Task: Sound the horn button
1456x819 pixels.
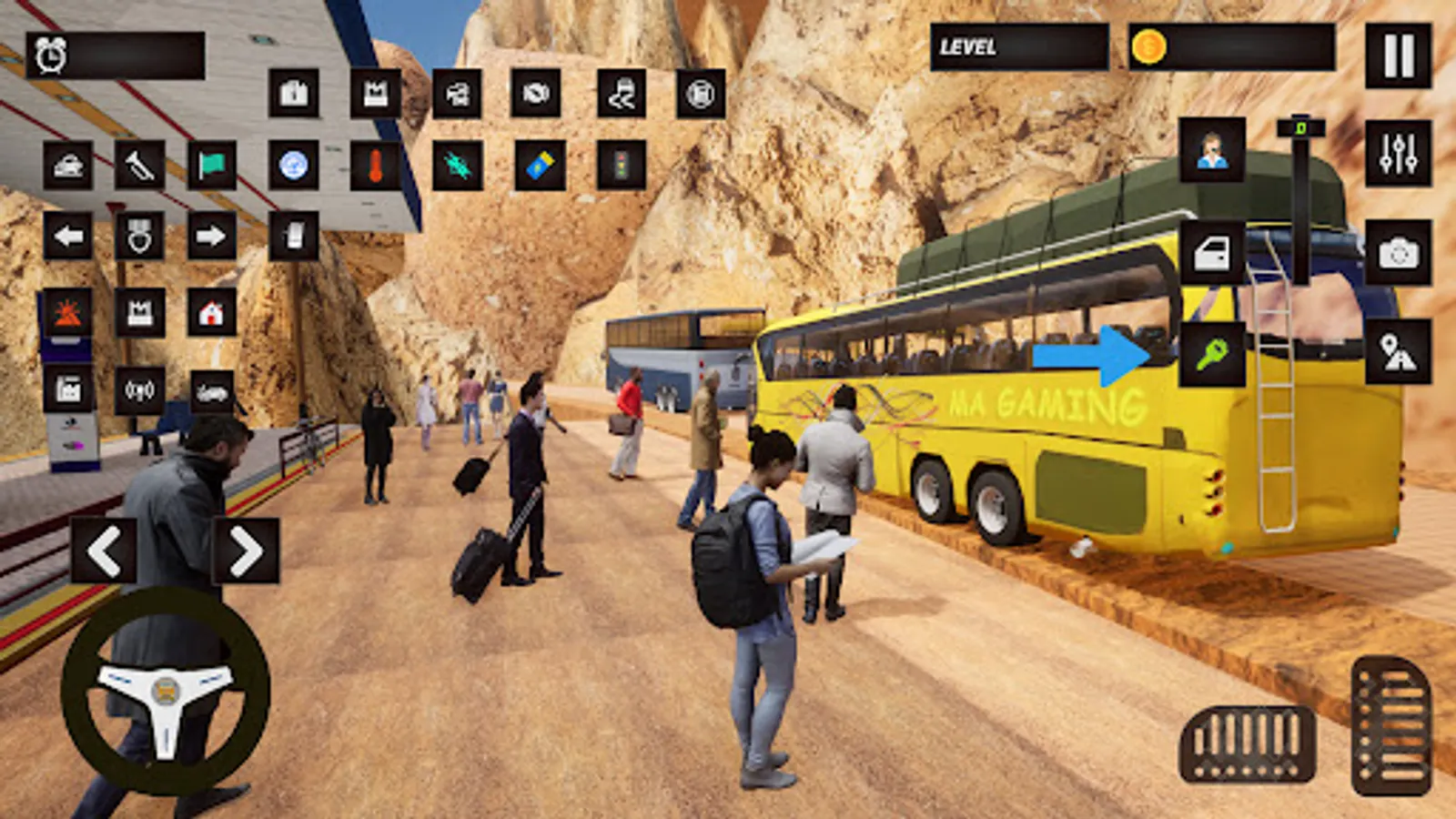Action: (139, 166)
